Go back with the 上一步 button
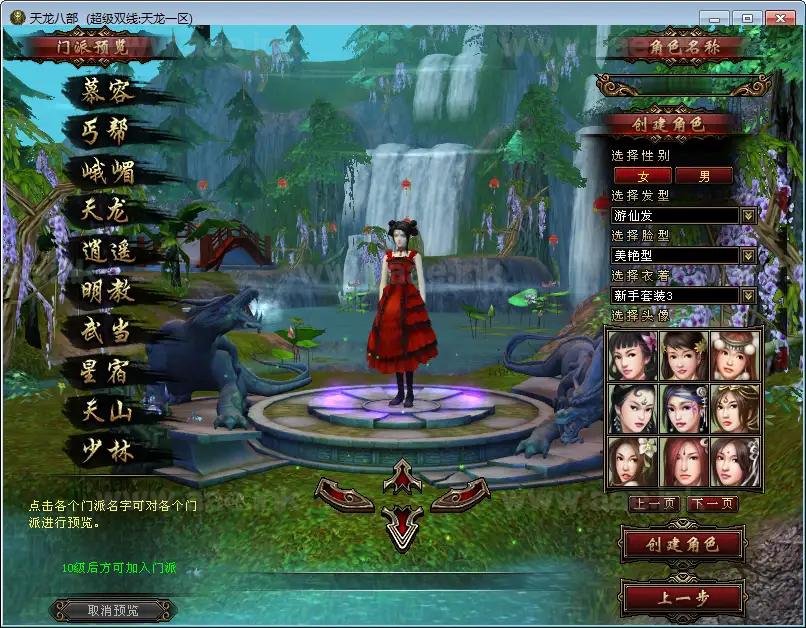 coord(683,598)
